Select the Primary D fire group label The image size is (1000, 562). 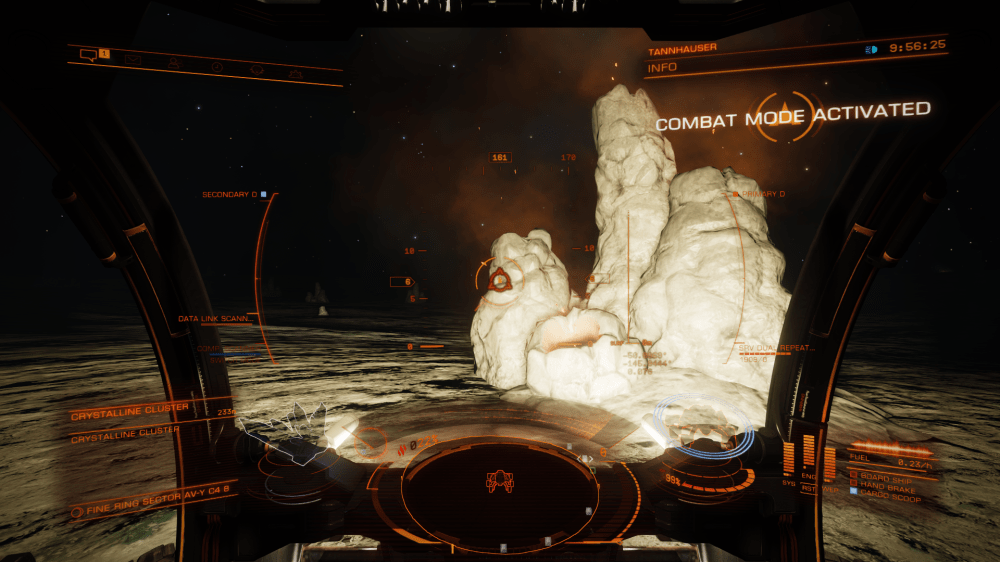point(760,194)
